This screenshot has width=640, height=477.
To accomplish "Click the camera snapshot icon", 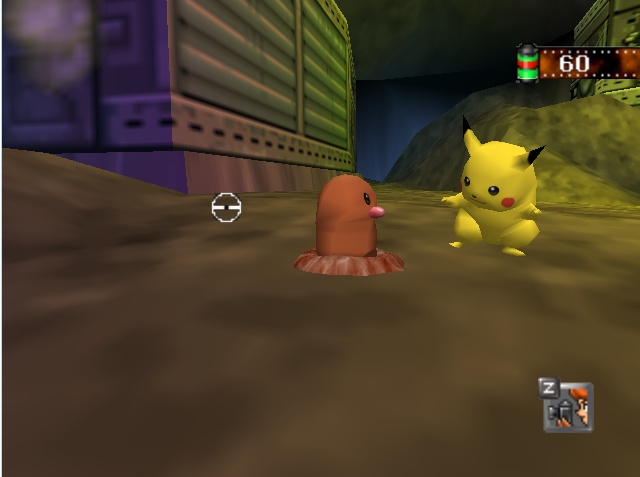I will pyautogui.click(x=568, y=407).
